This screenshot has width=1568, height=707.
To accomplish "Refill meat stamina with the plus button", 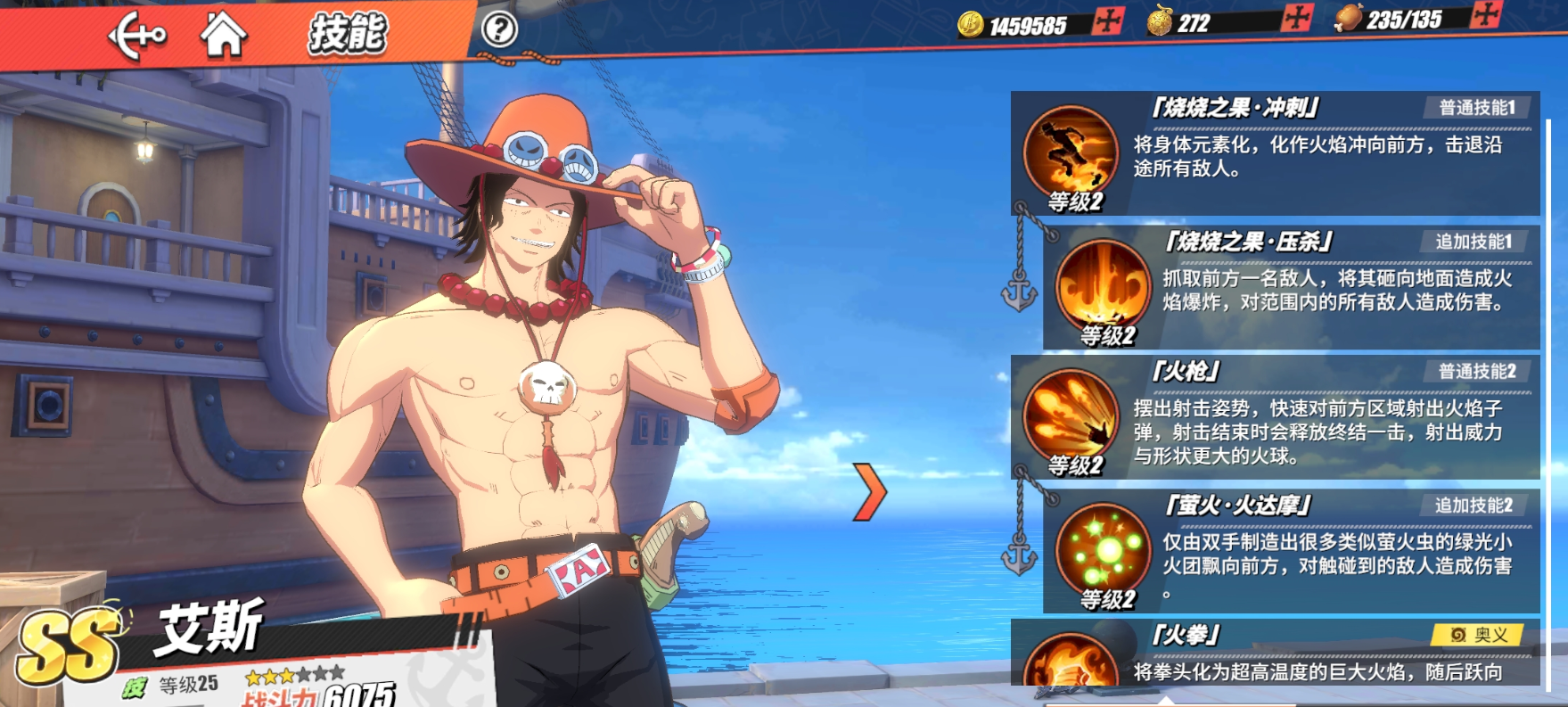I will [1486, 14].
